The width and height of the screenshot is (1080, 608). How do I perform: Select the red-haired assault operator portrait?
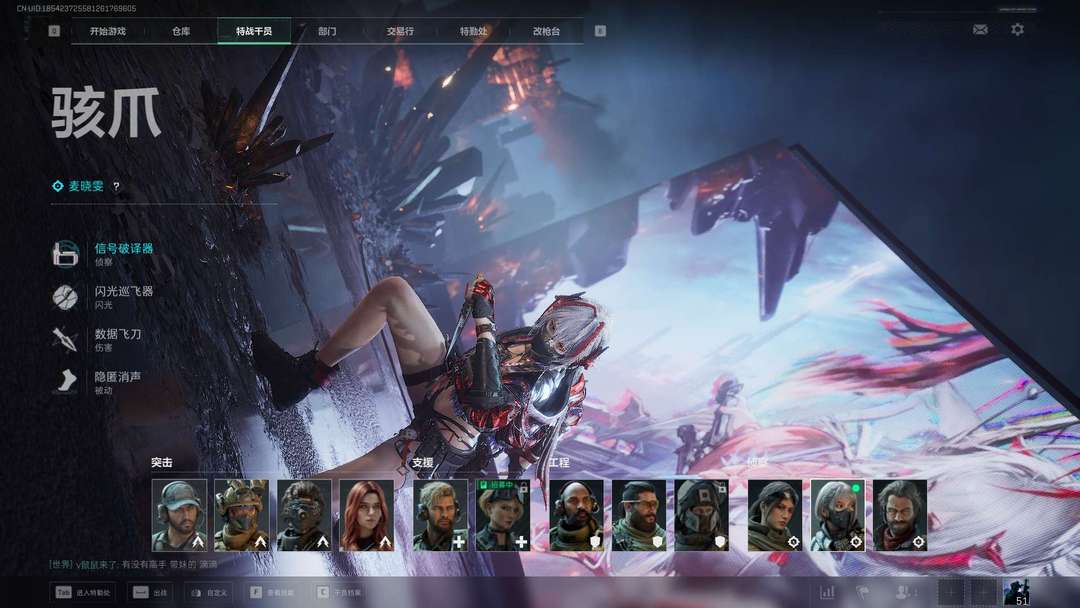click(366, 515)
